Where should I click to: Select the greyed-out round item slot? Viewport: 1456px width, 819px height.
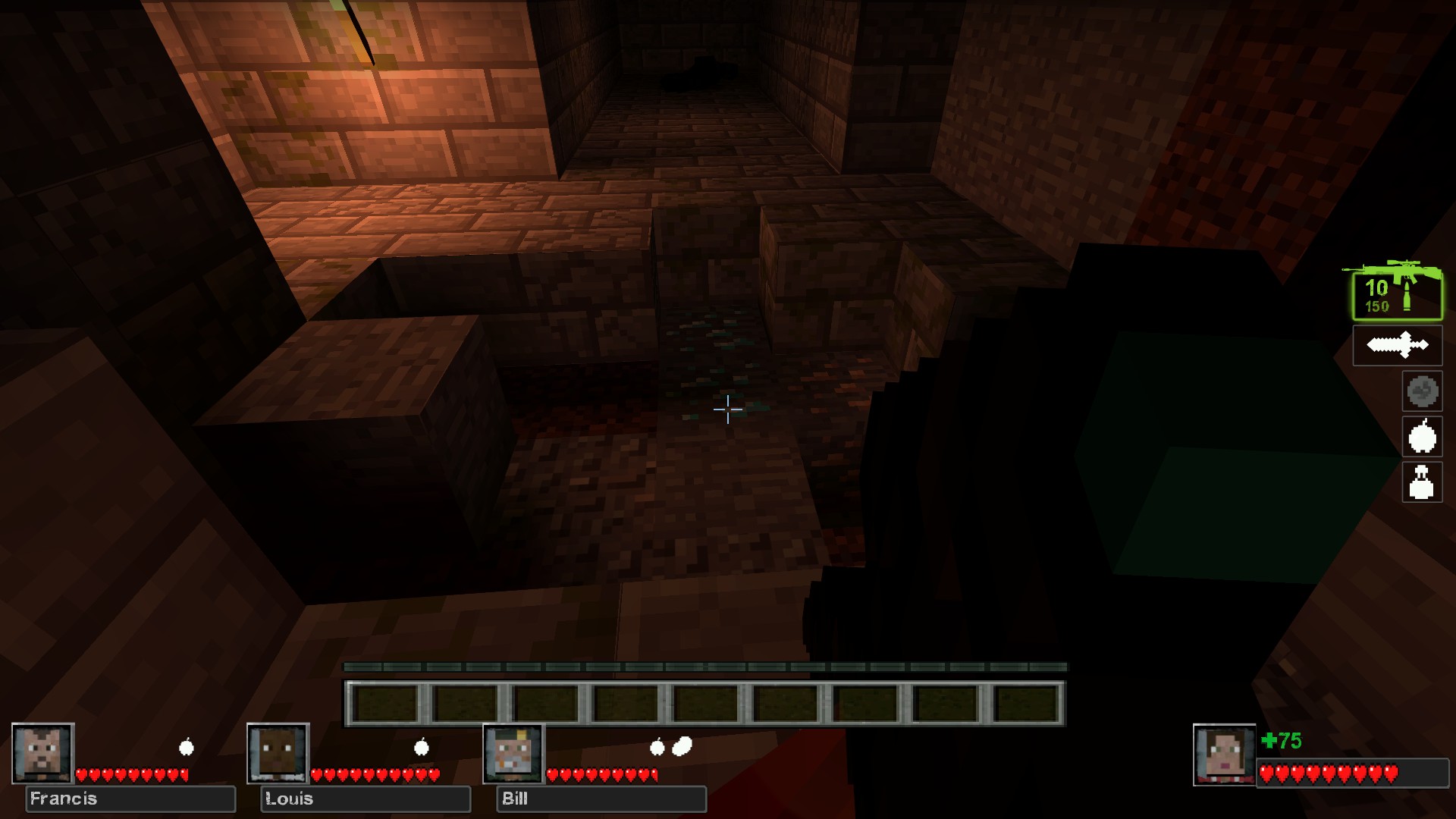click(1422, 391)
